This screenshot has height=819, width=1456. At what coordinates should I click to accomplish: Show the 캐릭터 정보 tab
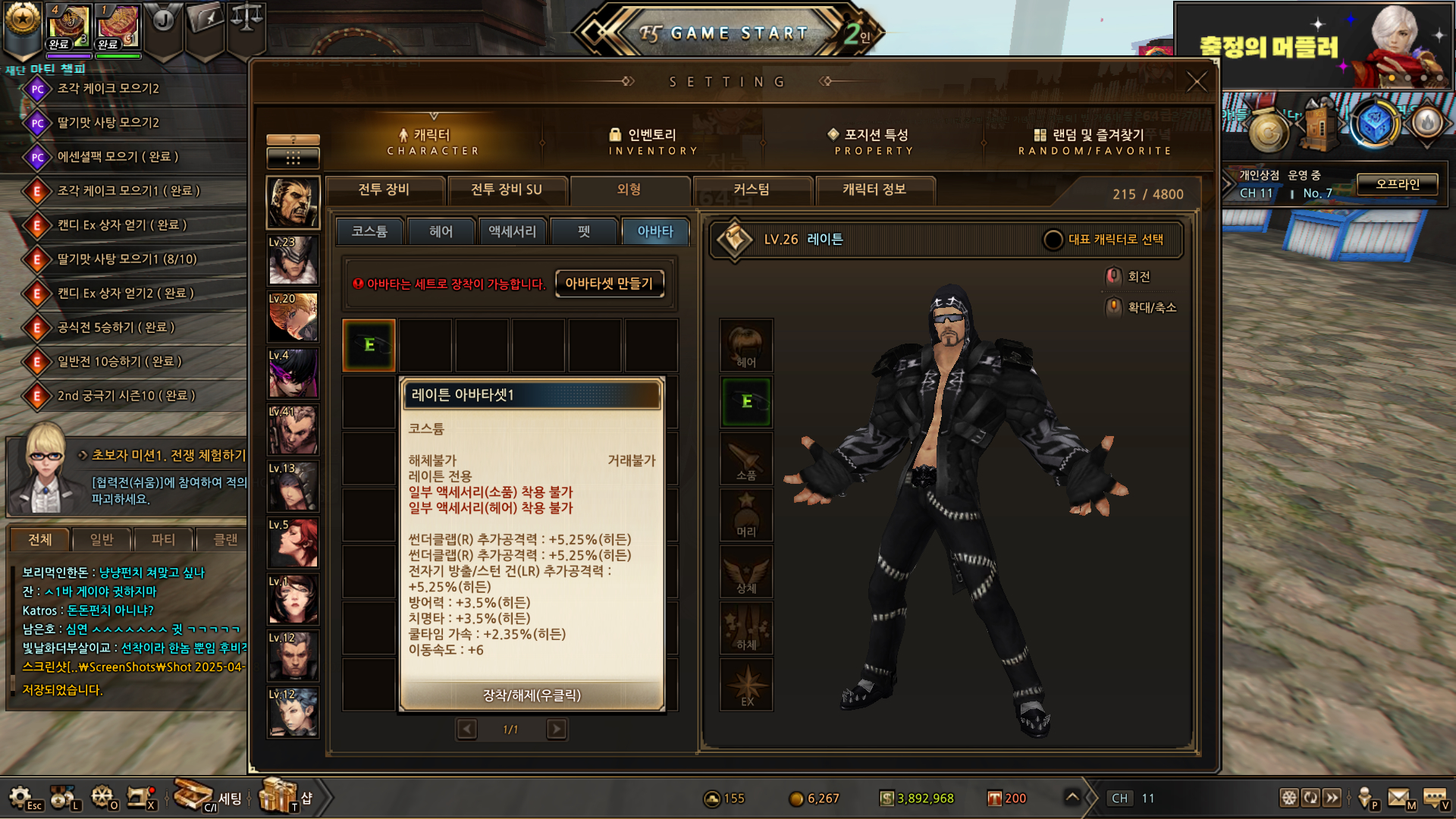click(x=874, y=190)
